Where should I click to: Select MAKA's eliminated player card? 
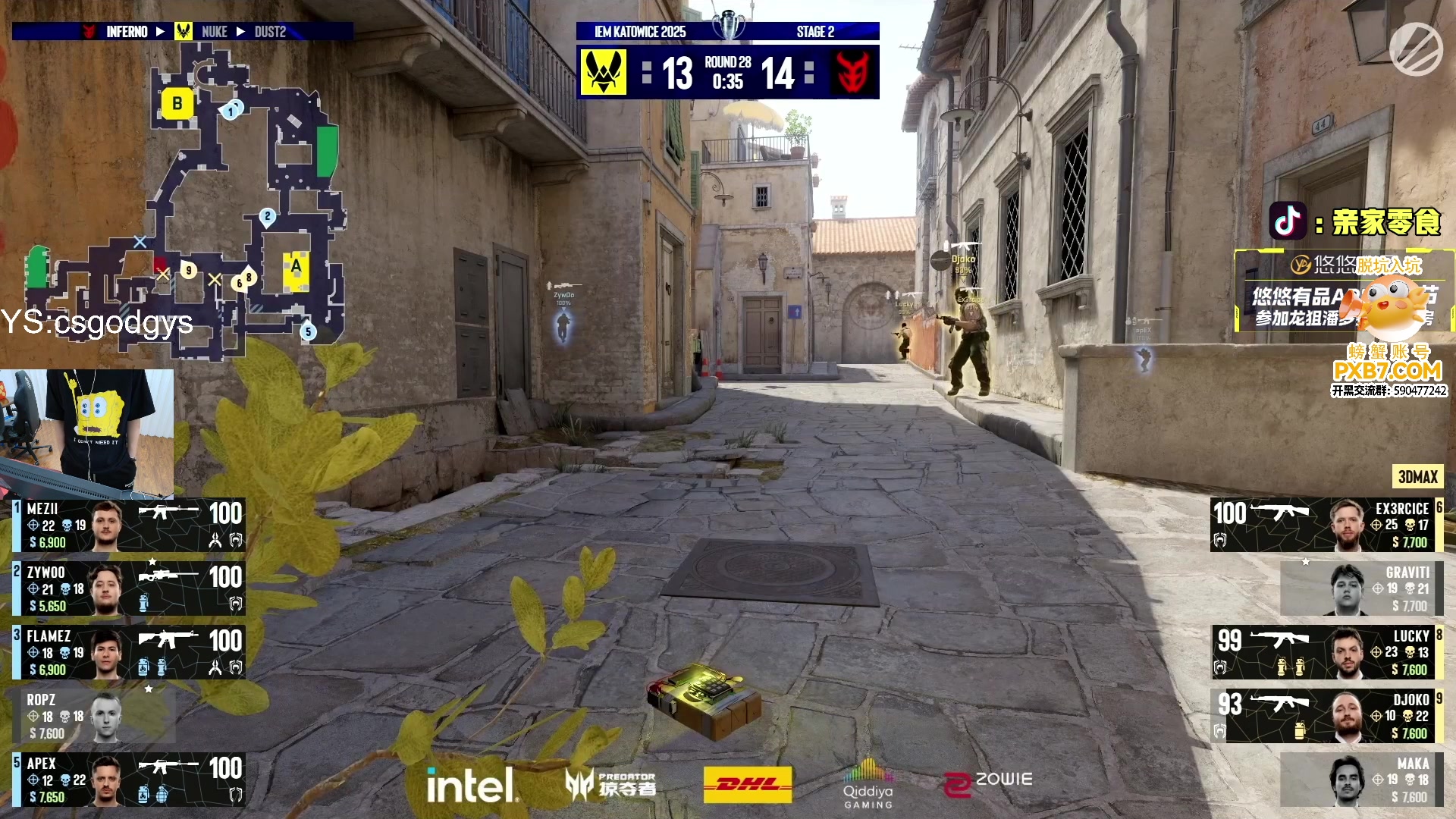[1361, 780]
